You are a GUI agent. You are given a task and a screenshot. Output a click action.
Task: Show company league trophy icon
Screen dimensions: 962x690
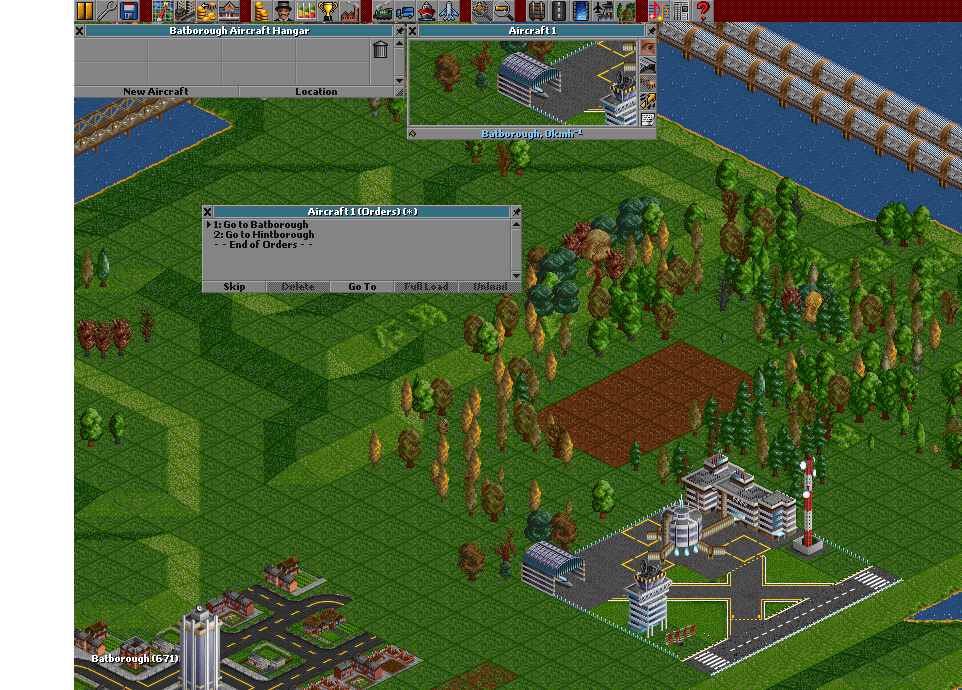coord(327,11)
